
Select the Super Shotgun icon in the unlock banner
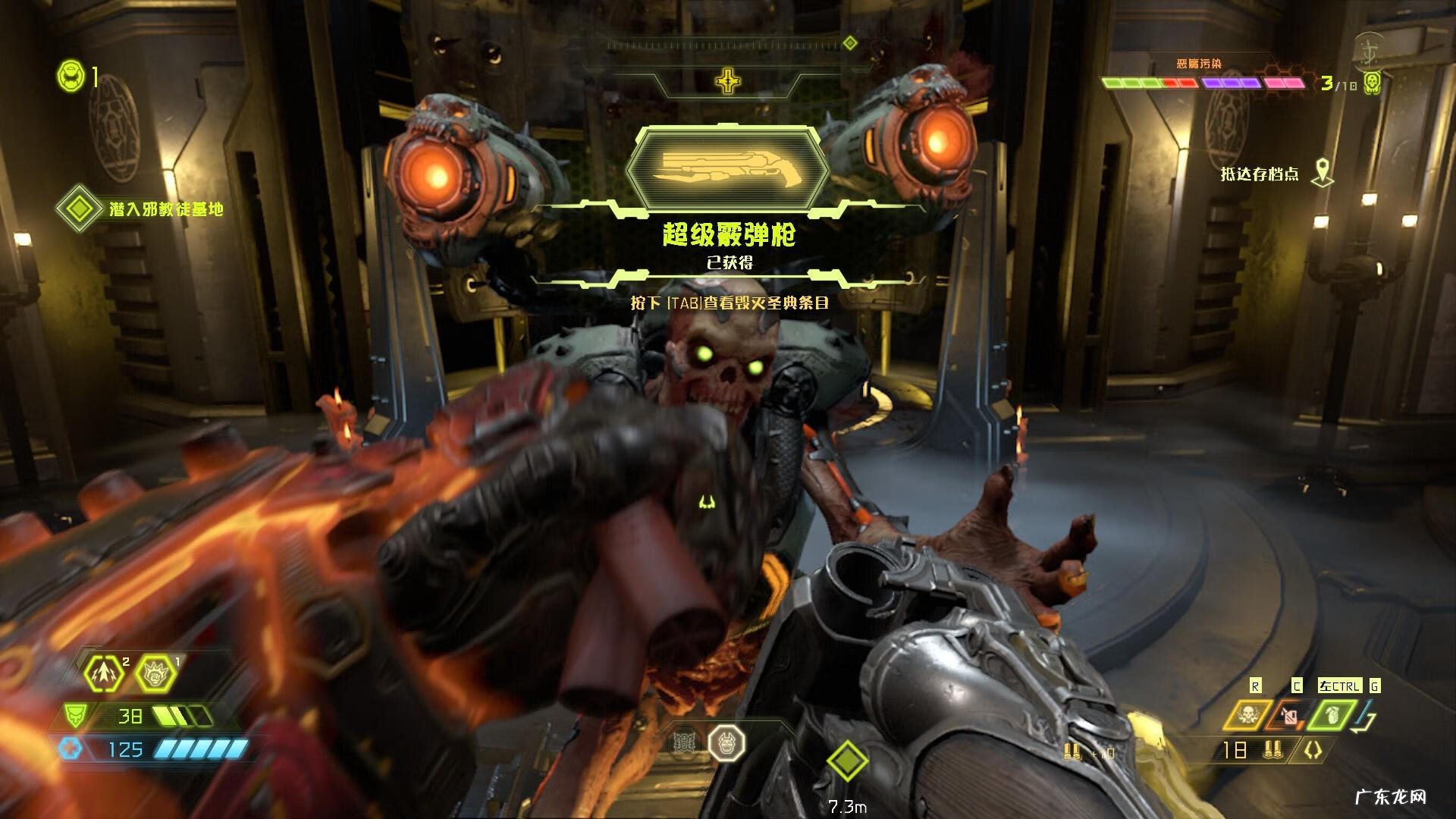pyautogui.click(x=727, y=168)
